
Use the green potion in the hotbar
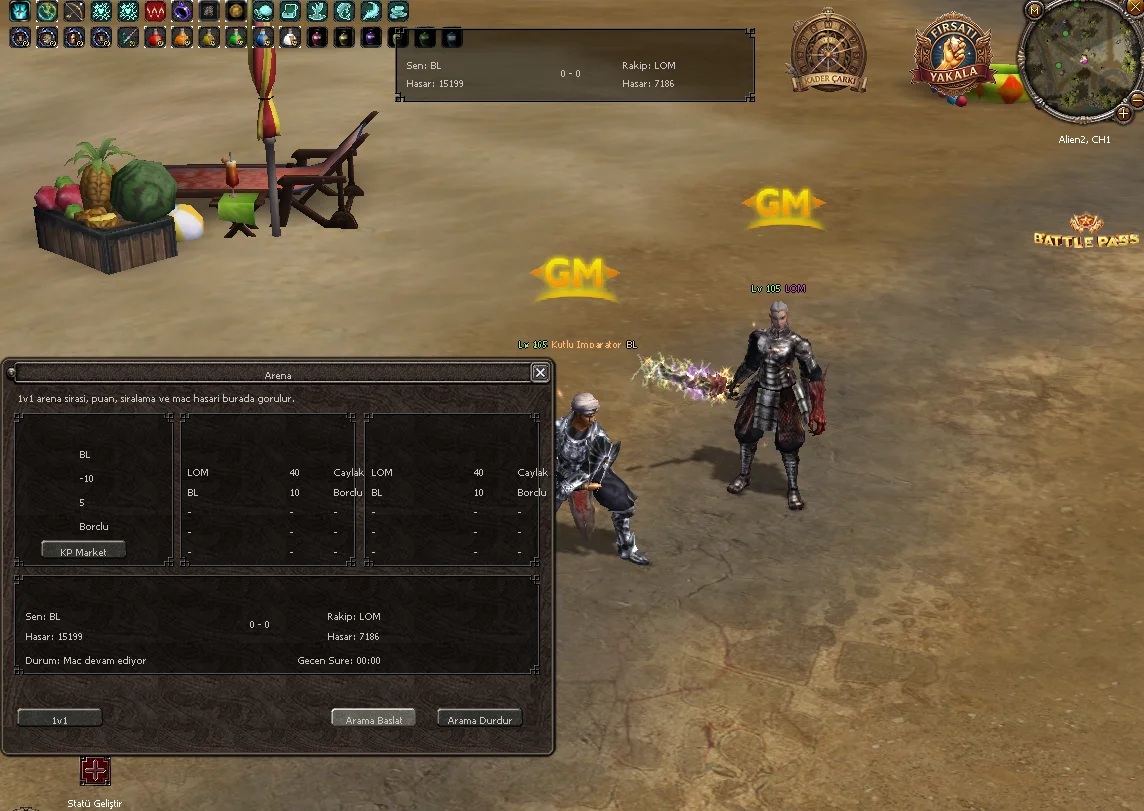236,38
